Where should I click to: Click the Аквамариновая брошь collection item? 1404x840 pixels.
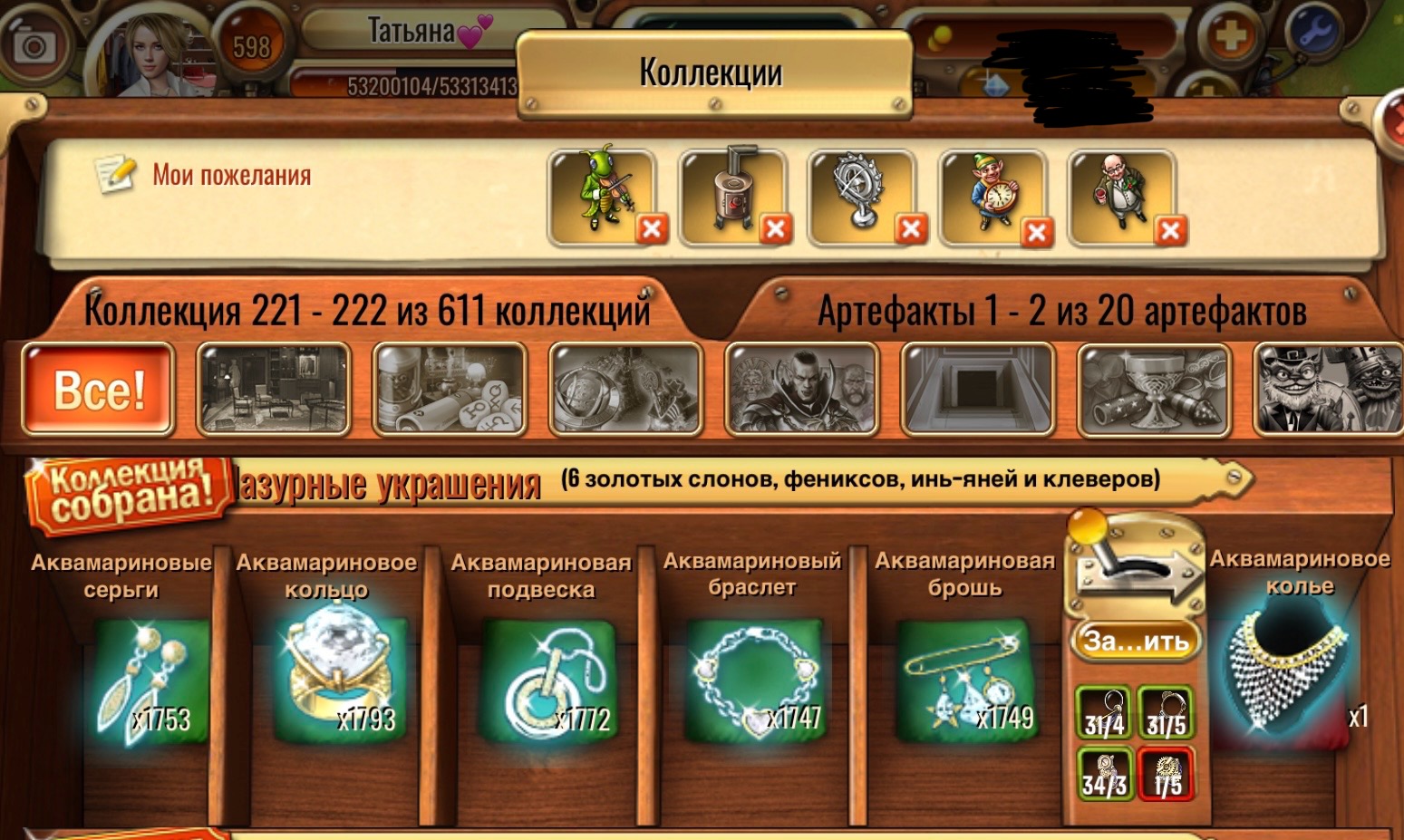[x=963, y=680]
